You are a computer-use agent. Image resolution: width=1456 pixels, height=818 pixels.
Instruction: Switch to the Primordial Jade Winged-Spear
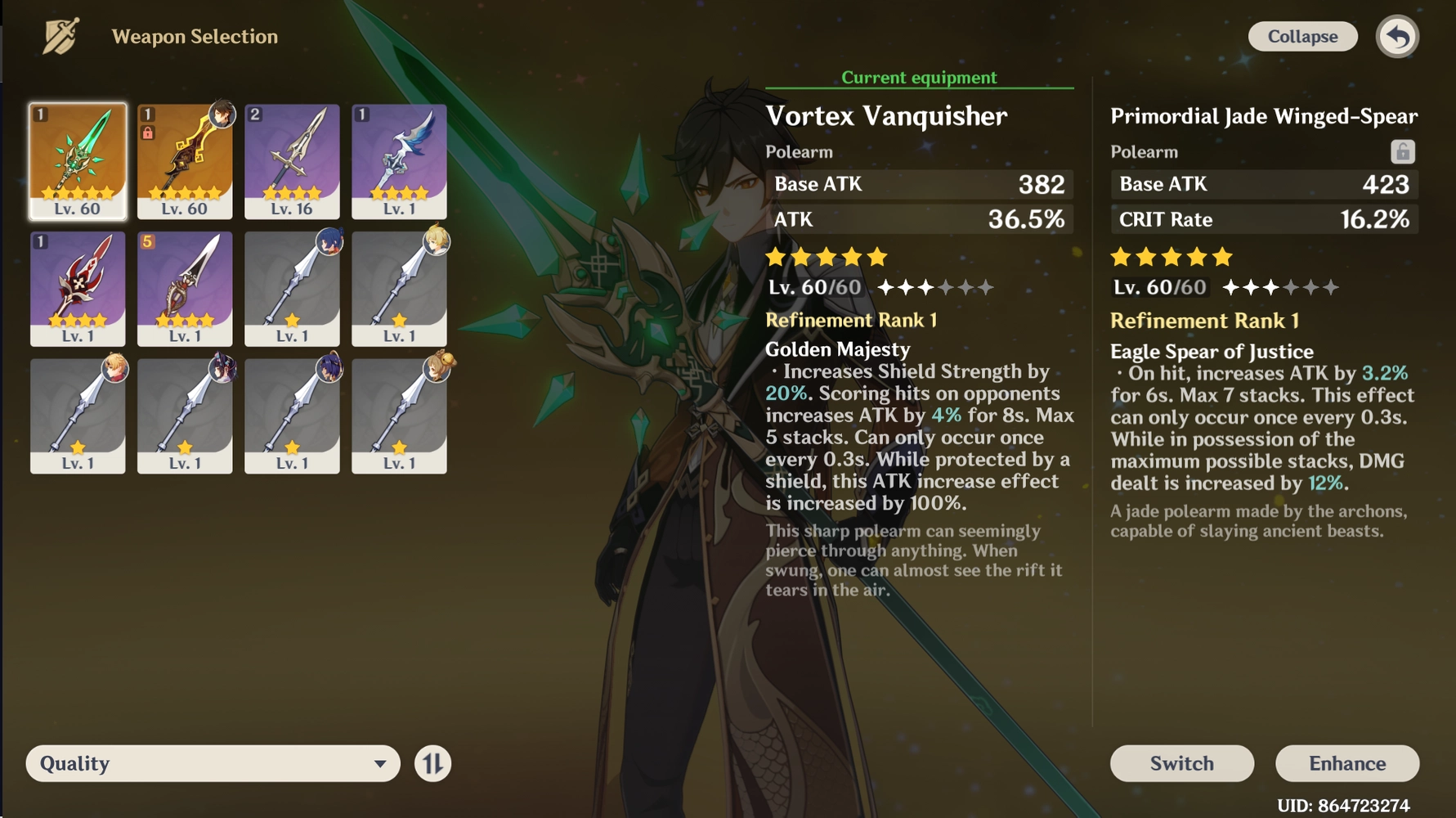pyautogui.click(x=1181, y=763)
